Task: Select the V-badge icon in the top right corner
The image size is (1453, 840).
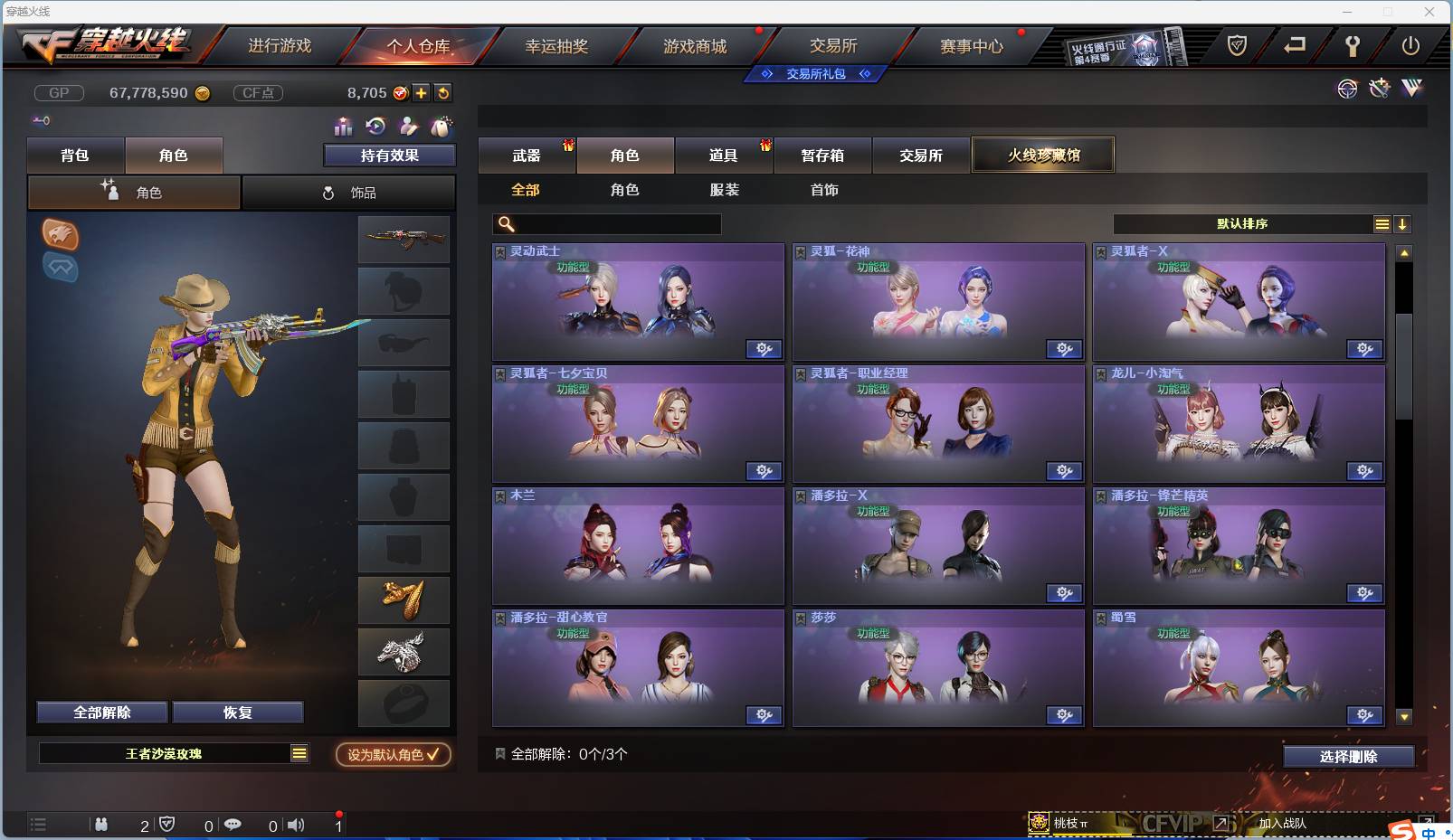Action: [1411, 89]
